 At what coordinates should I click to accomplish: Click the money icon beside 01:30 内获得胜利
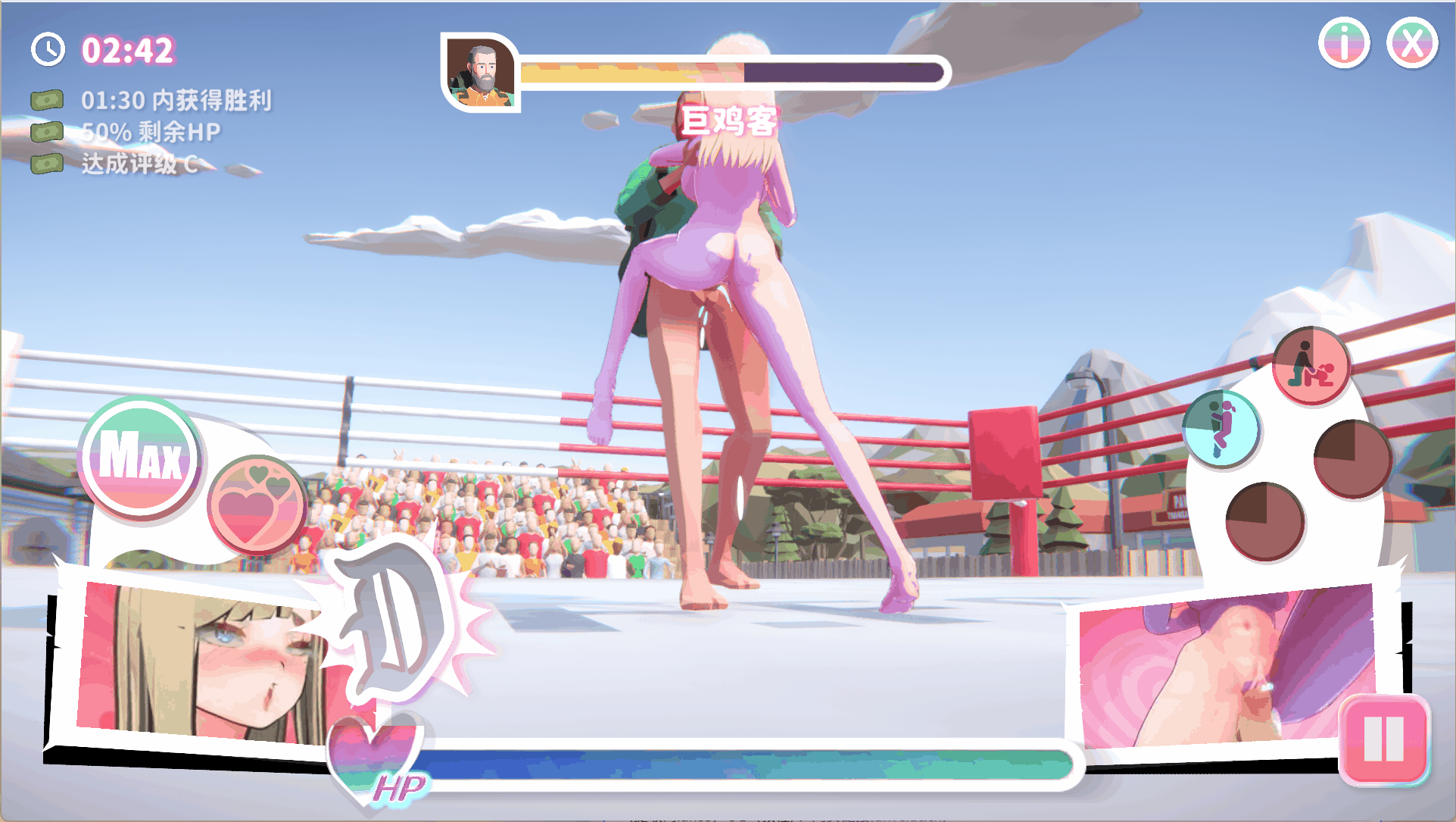[46, 98]
